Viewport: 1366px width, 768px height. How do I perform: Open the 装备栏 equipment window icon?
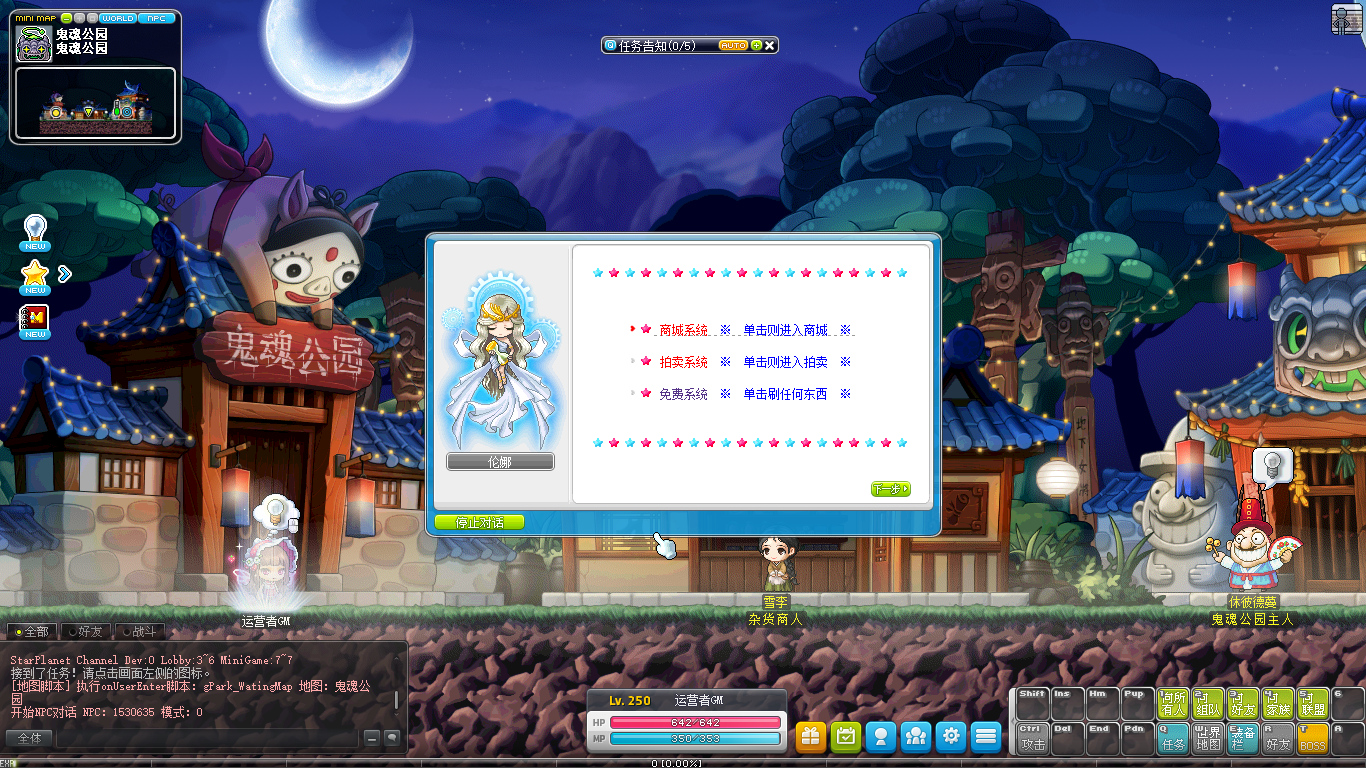click(x=1242, y=738)
